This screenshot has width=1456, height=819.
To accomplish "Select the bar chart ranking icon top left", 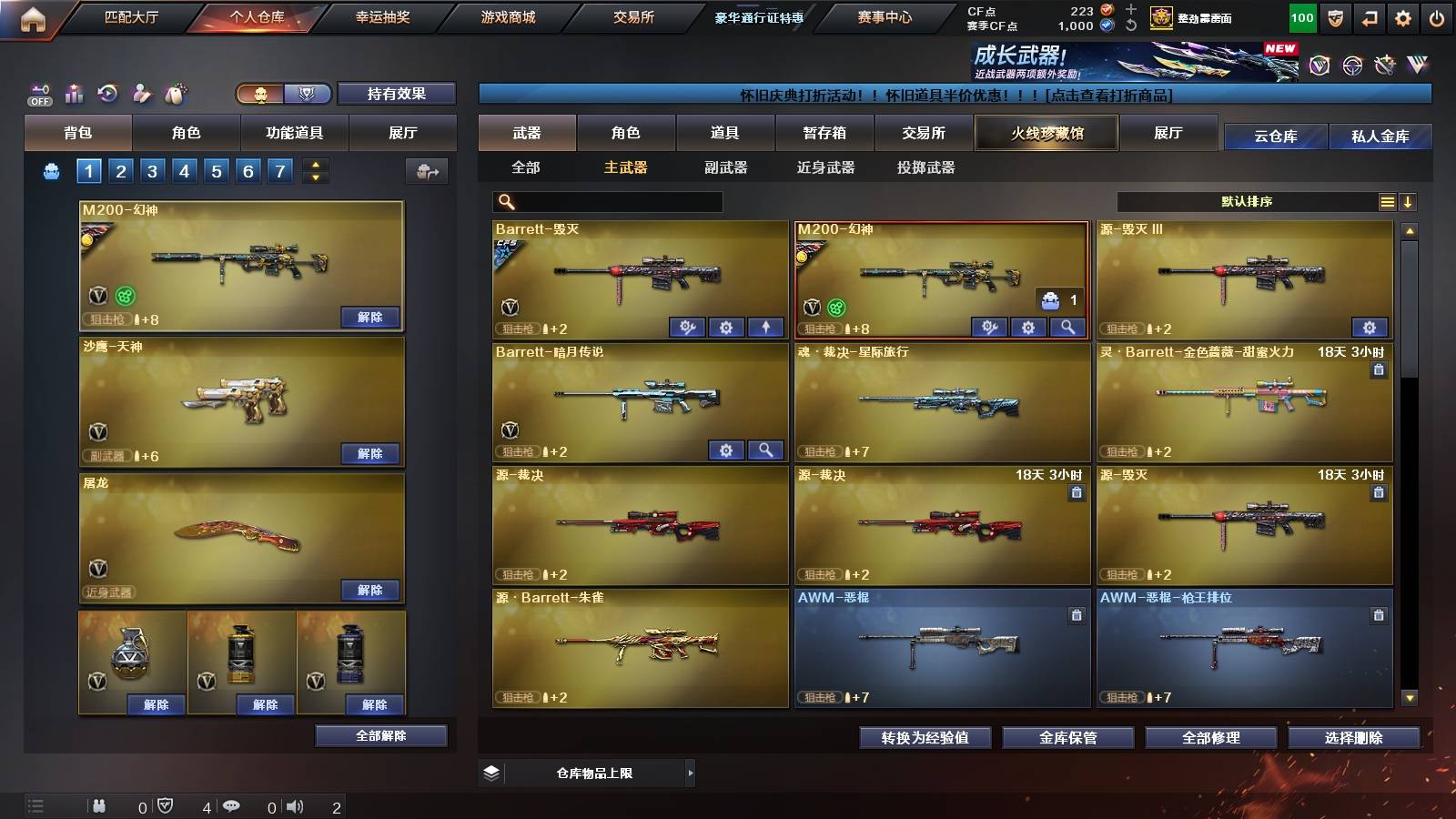I will pyautogui.click(x=73, y=93).
